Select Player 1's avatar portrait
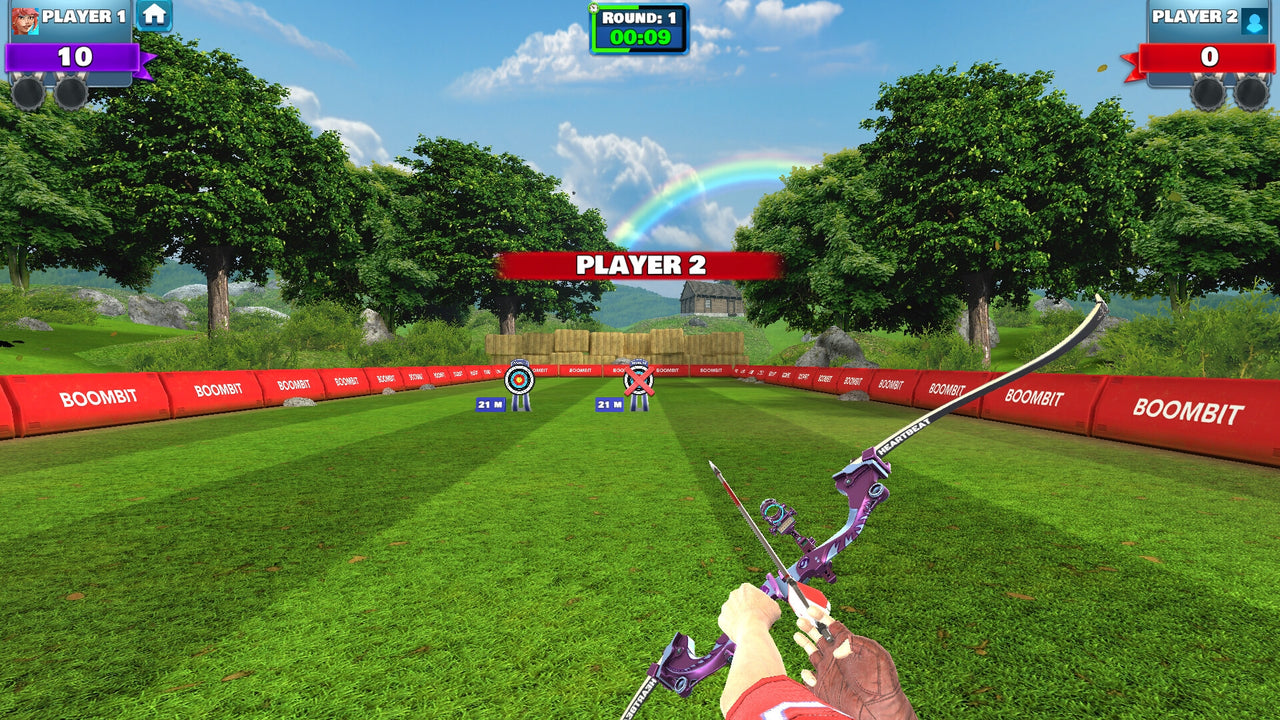Image resolution: width=1280 pixels, height=720 pixels. tap(25, 22)
